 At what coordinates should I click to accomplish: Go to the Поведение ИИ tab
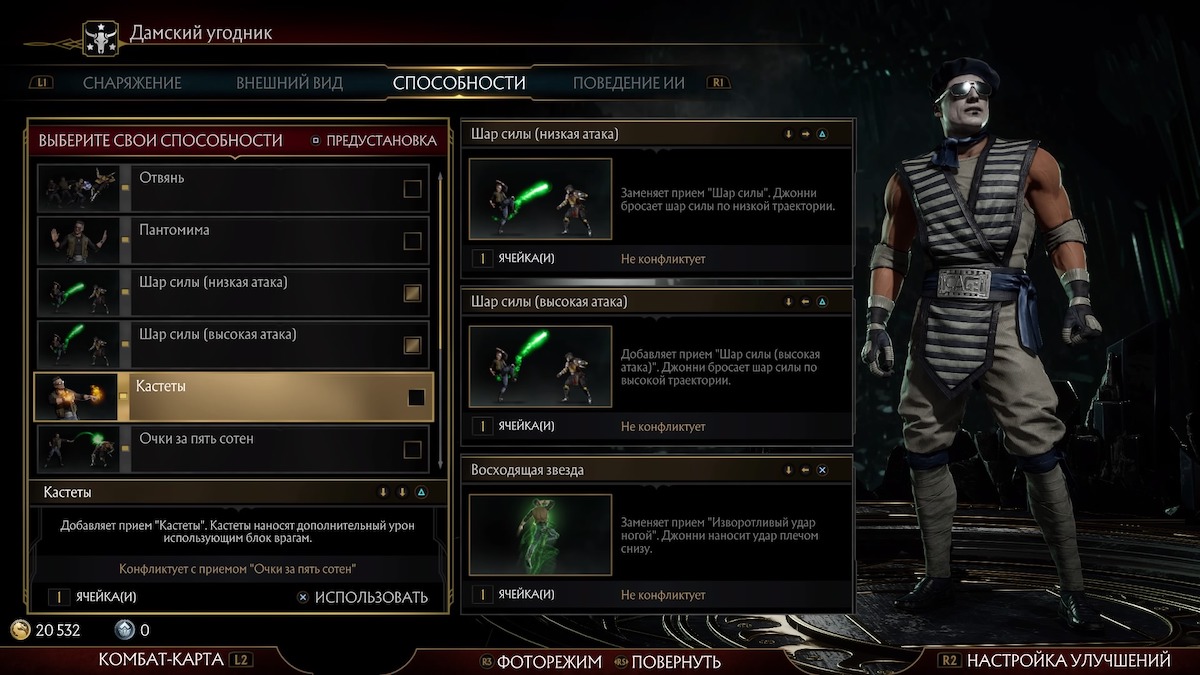[x=628, y=83]
